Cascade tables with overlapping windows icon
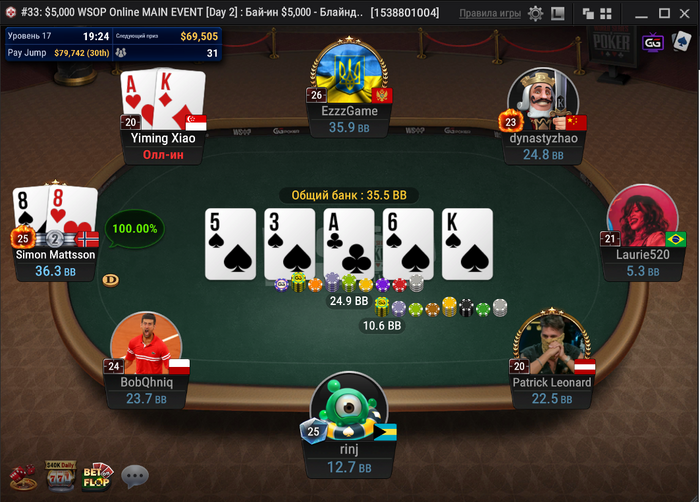 tap(588, 14)
